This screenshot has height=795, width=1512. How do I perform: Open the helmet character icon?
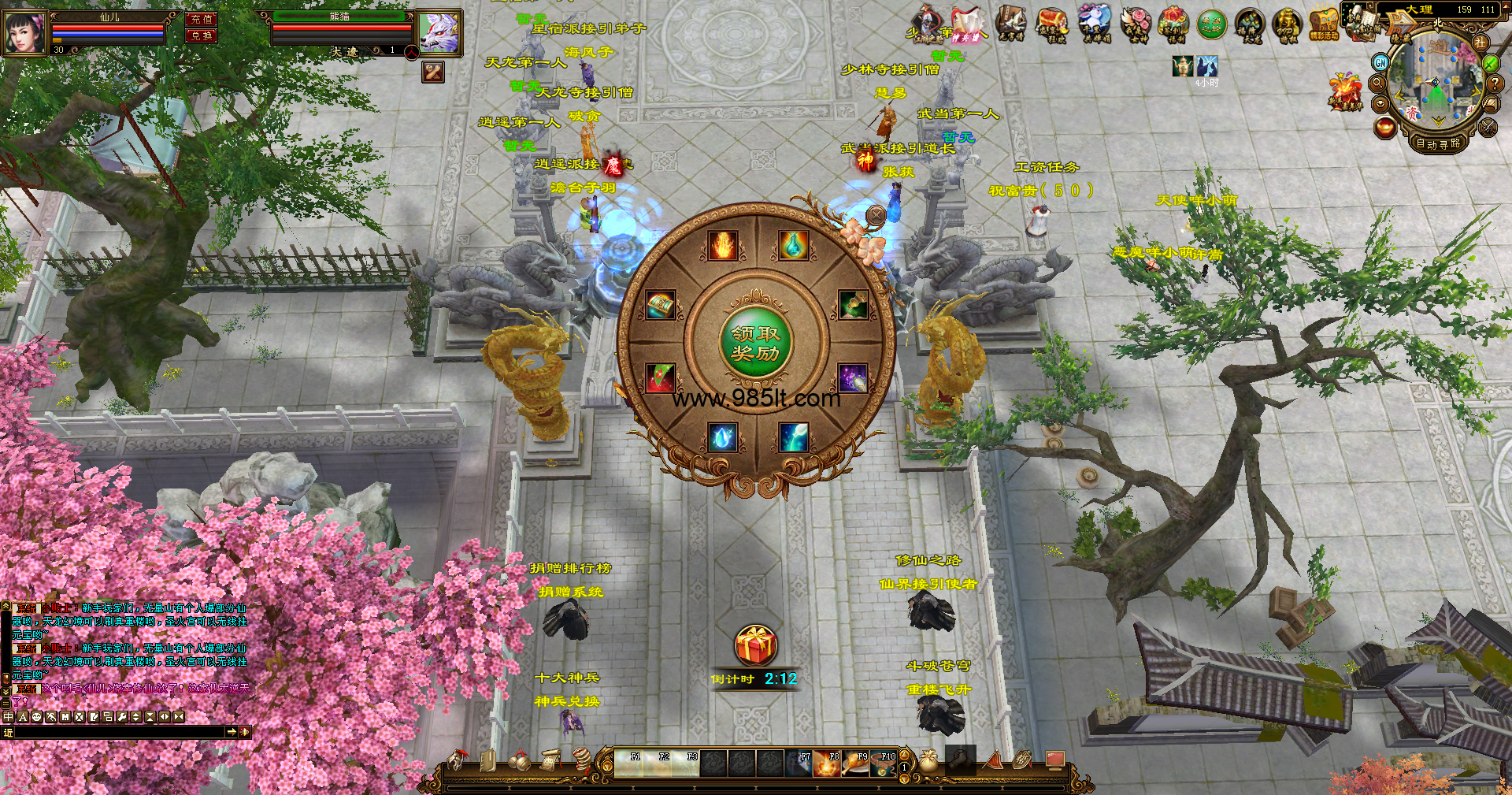tap(457, 761)
